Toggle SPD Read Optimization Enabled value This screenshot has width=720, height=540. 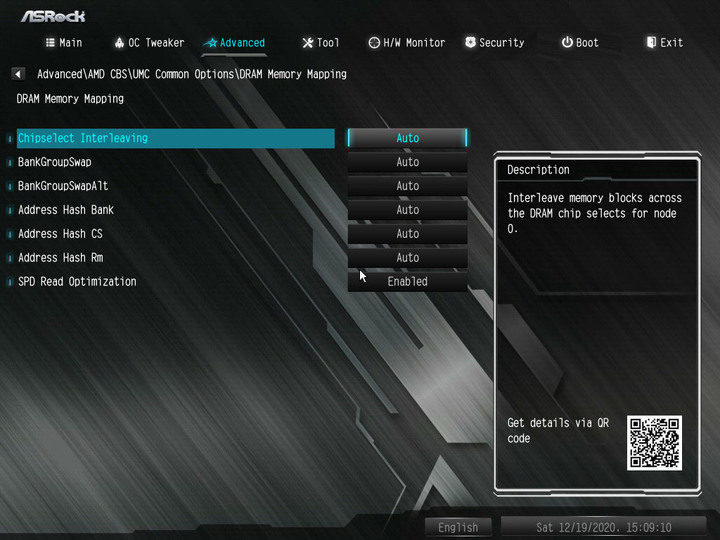[x=407, y=282]
